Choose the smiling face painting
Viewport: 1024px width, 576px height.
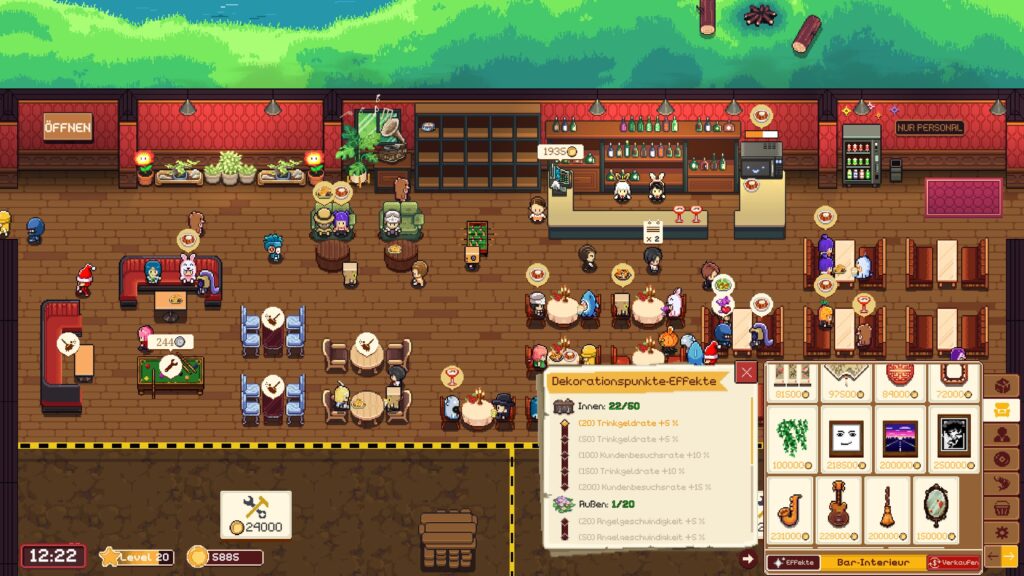pyautogui.click(x=846, y=439)
